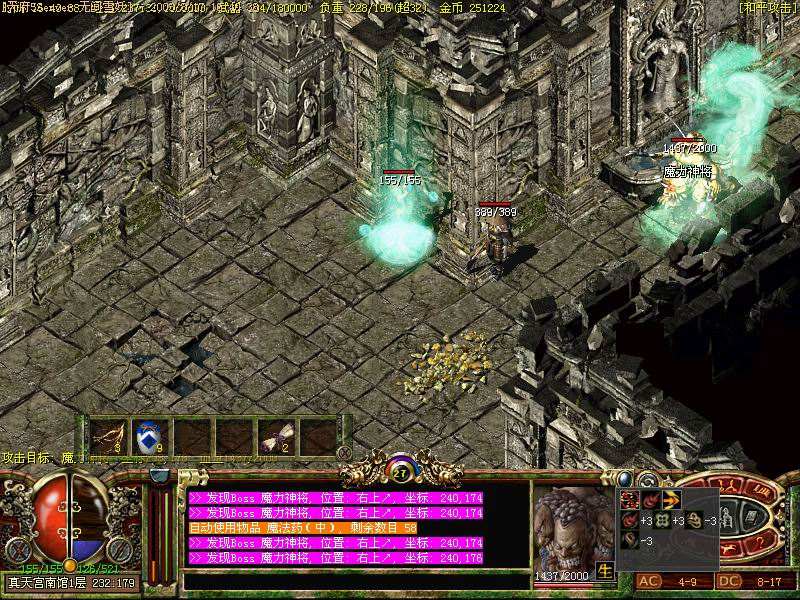The height and width of the screenshot is (600, 800).
Task: Click the golden arrow buff icon
Action: pos(671,499)
